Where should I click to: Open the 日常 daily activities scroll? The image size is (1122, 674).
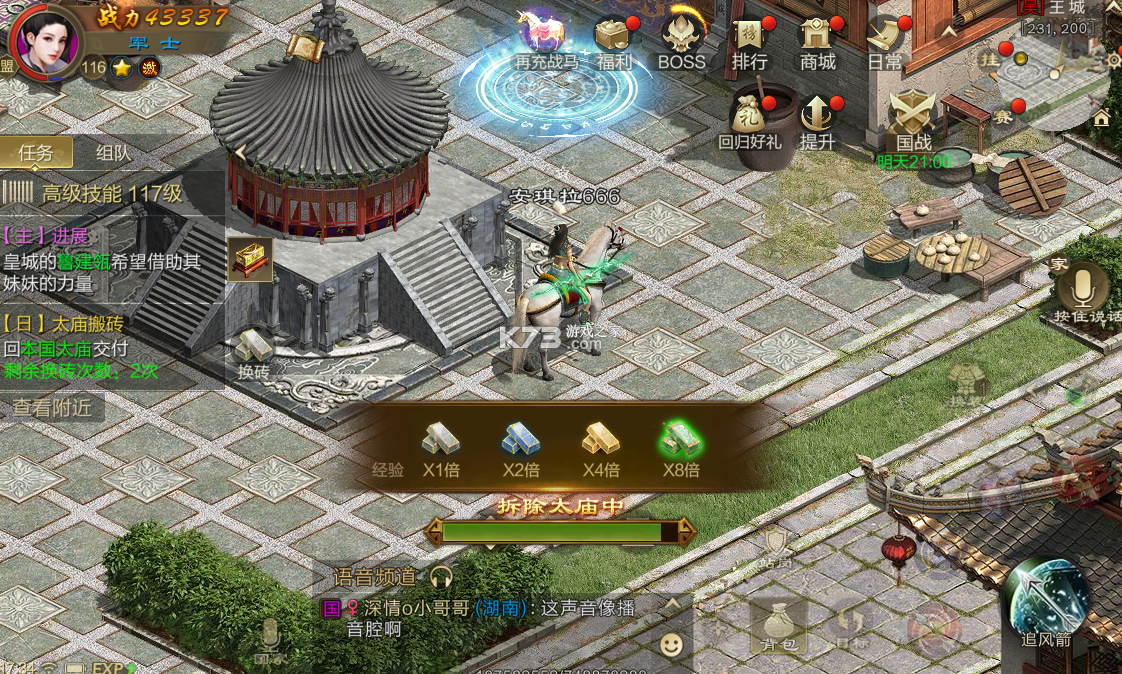(885, 40)
